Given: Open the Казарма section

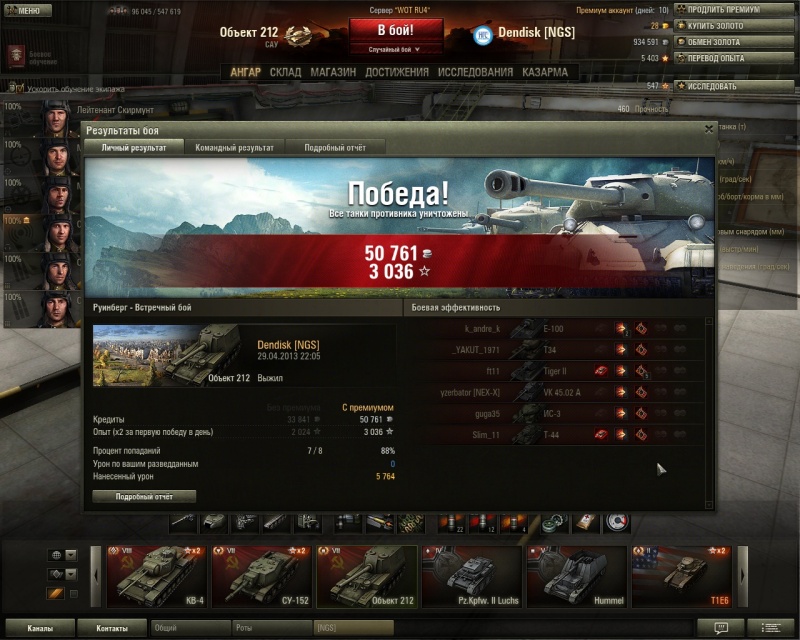Looking at the screenshot, I should point(544,72).
